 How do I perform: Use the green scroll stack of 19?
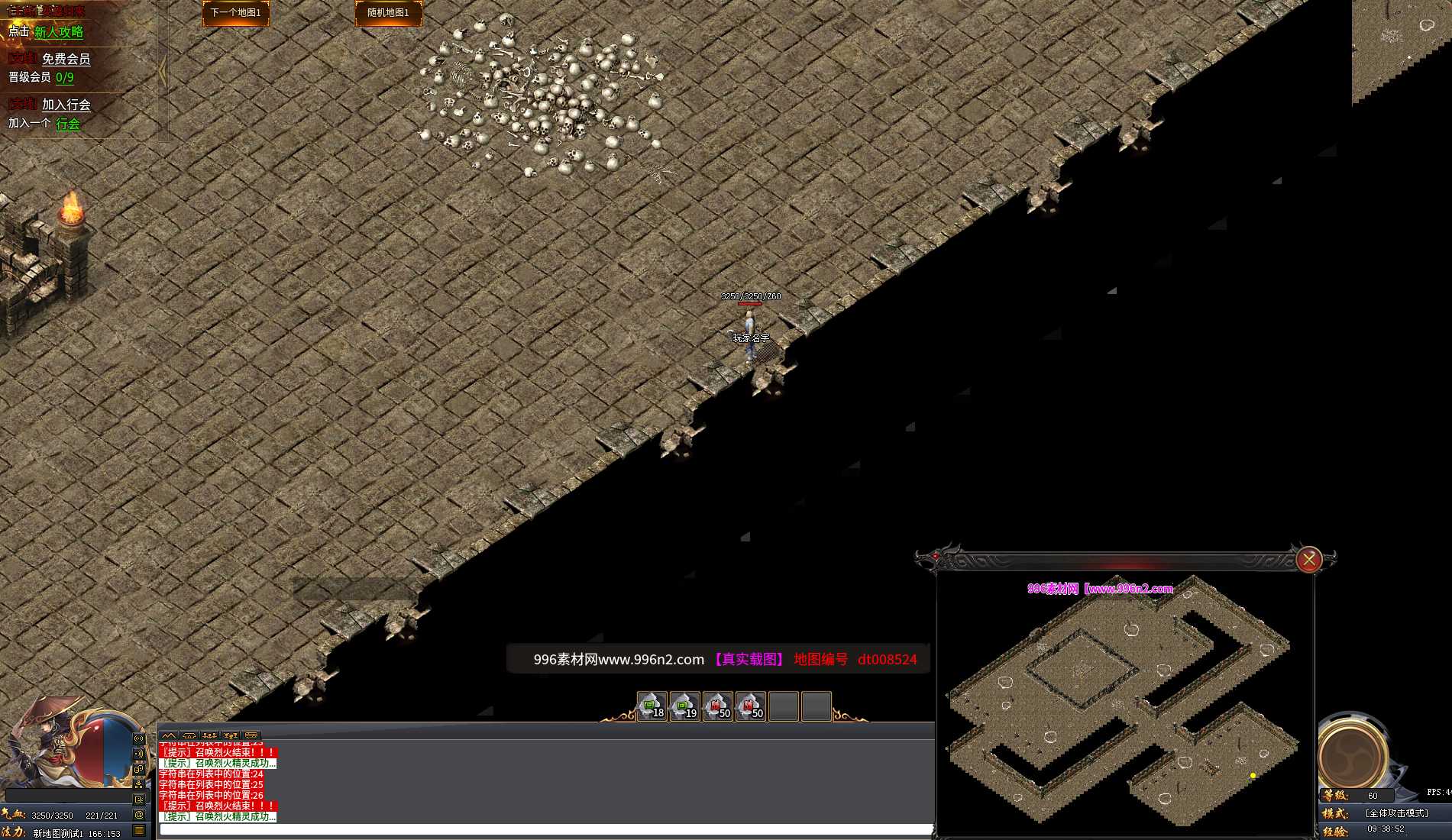[x=684, y=706]
